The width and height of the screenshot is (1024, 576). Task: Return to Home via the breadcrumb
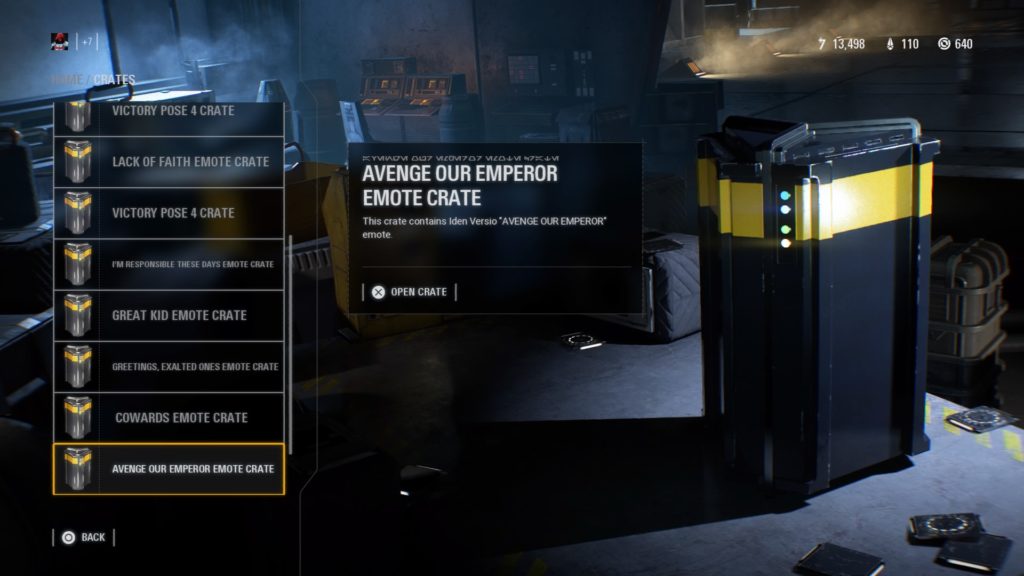pyautogui.click(x=64, y=80)
